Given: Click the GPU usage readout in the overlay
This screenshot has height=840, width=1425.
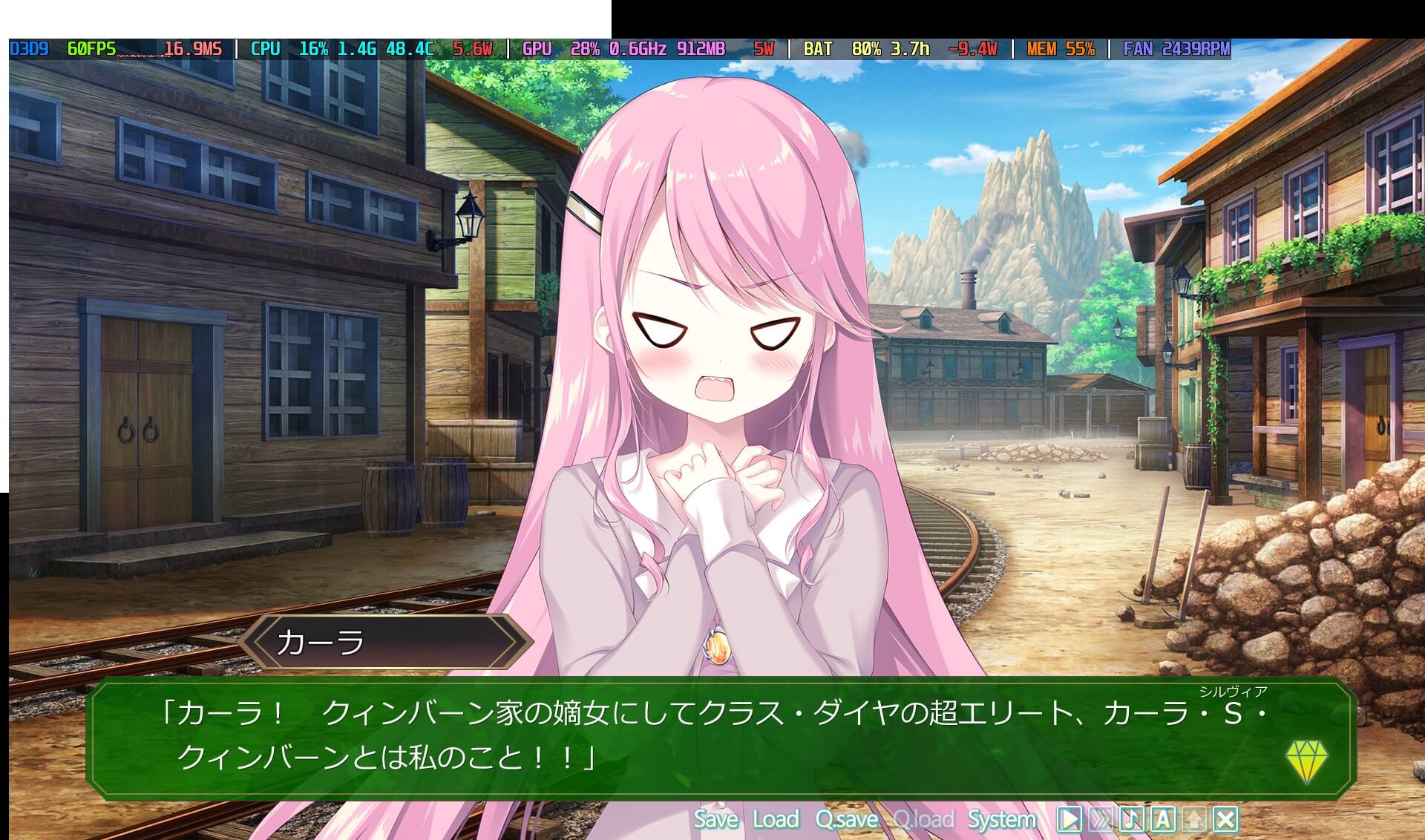Looking at the screenshot, I should point(586,50).
